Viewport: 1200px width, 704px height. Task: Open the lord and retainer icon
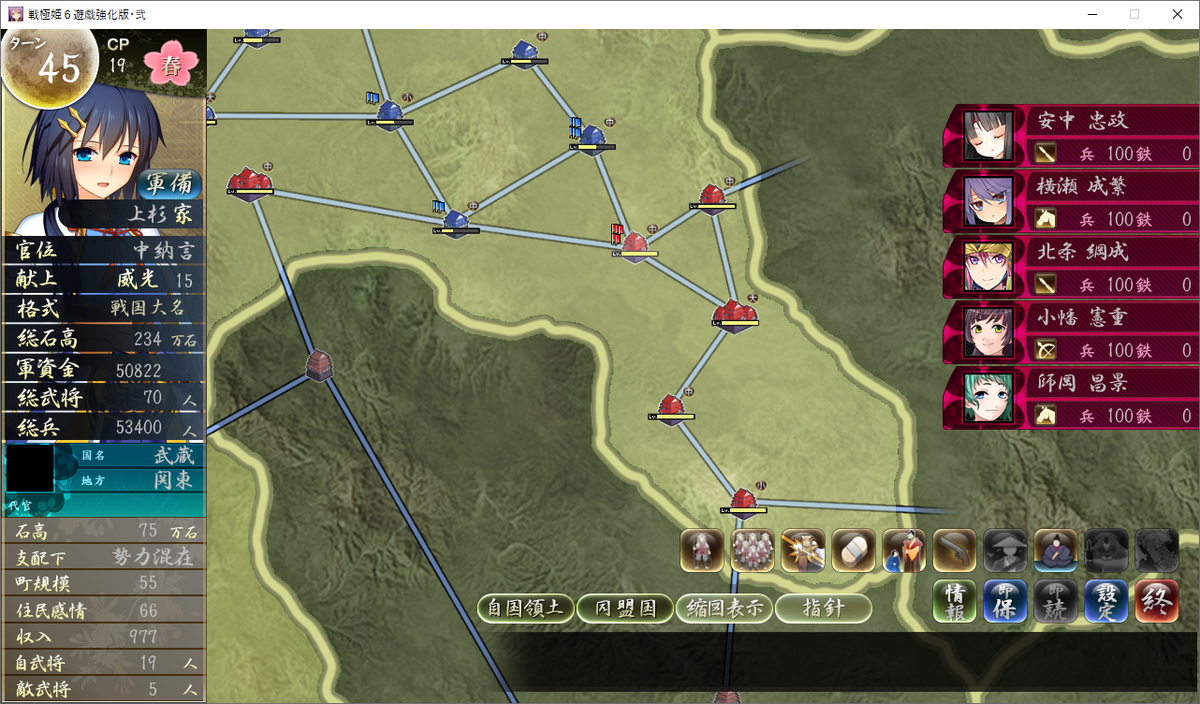point(904,550)
